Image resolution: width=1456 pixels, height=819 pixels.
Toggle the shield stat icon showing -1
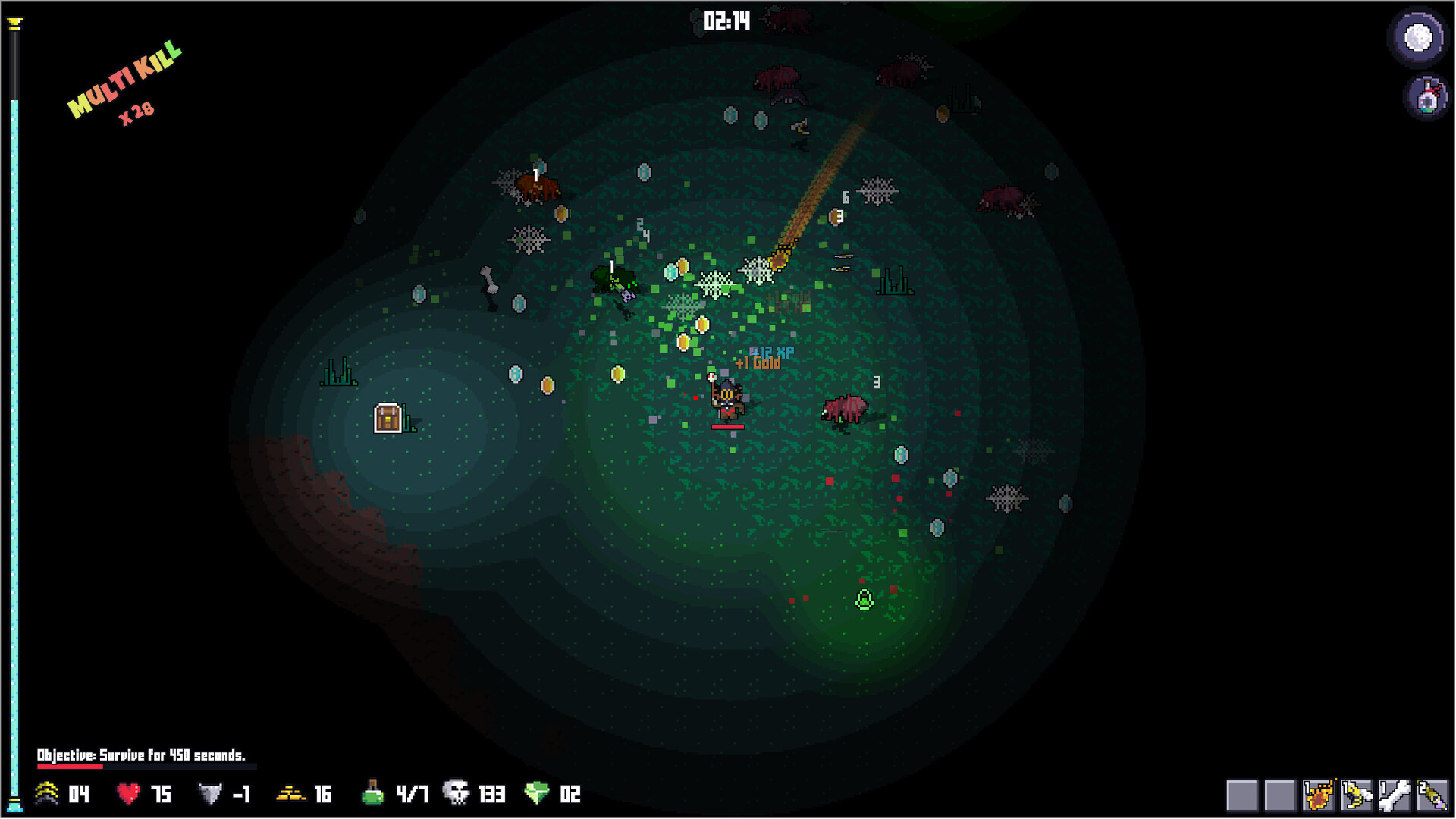[210, 795]
